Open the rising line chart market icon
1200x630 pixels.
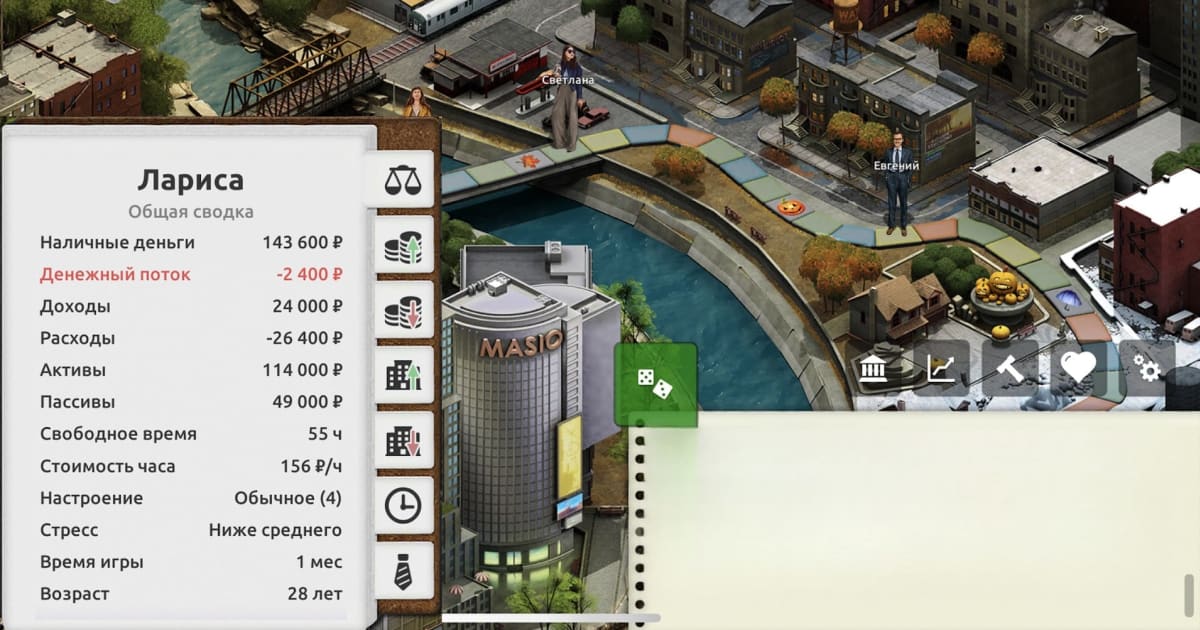click(941, 370)
